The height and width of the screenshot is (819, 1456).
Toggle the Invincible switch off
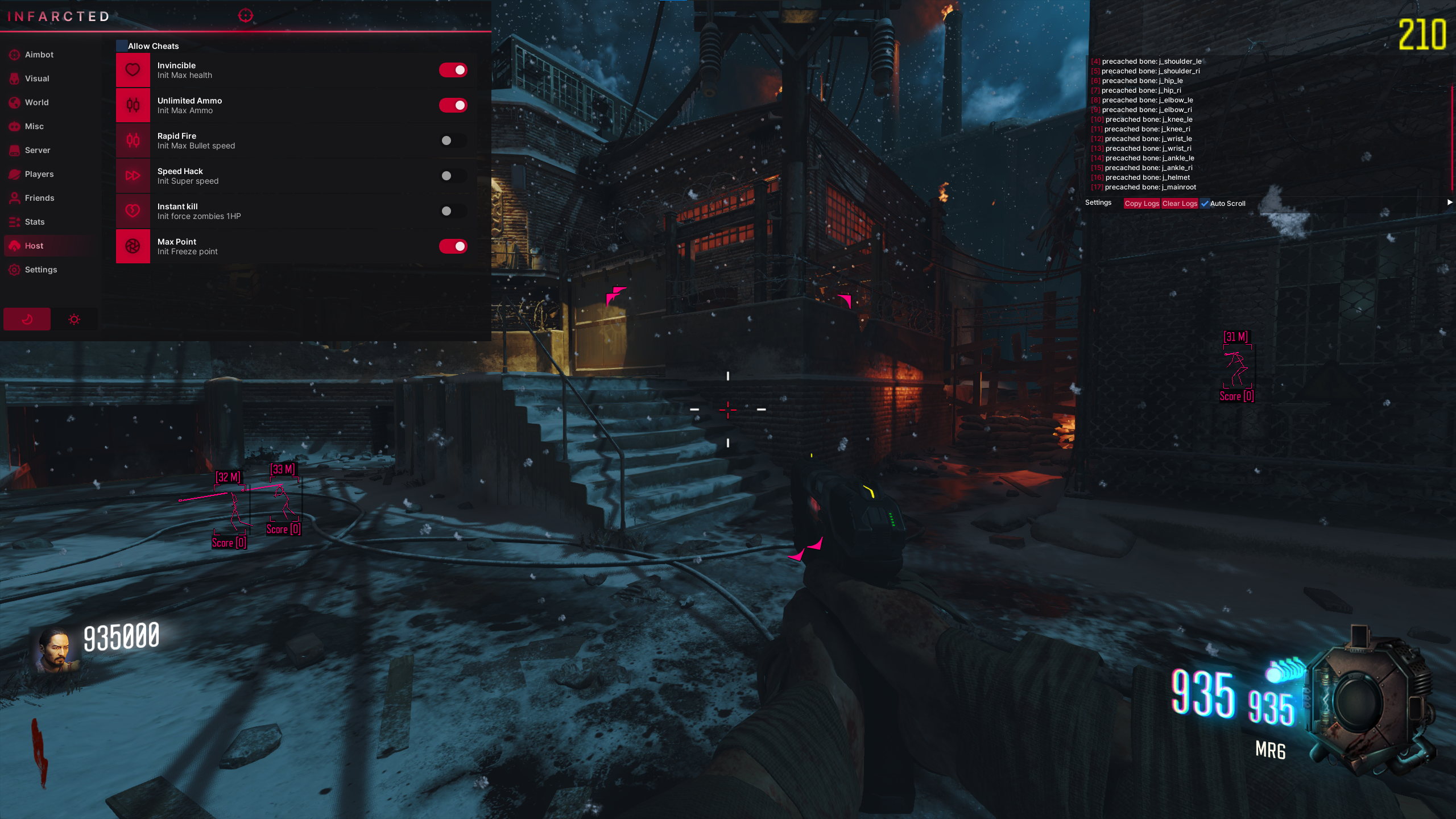453,70
